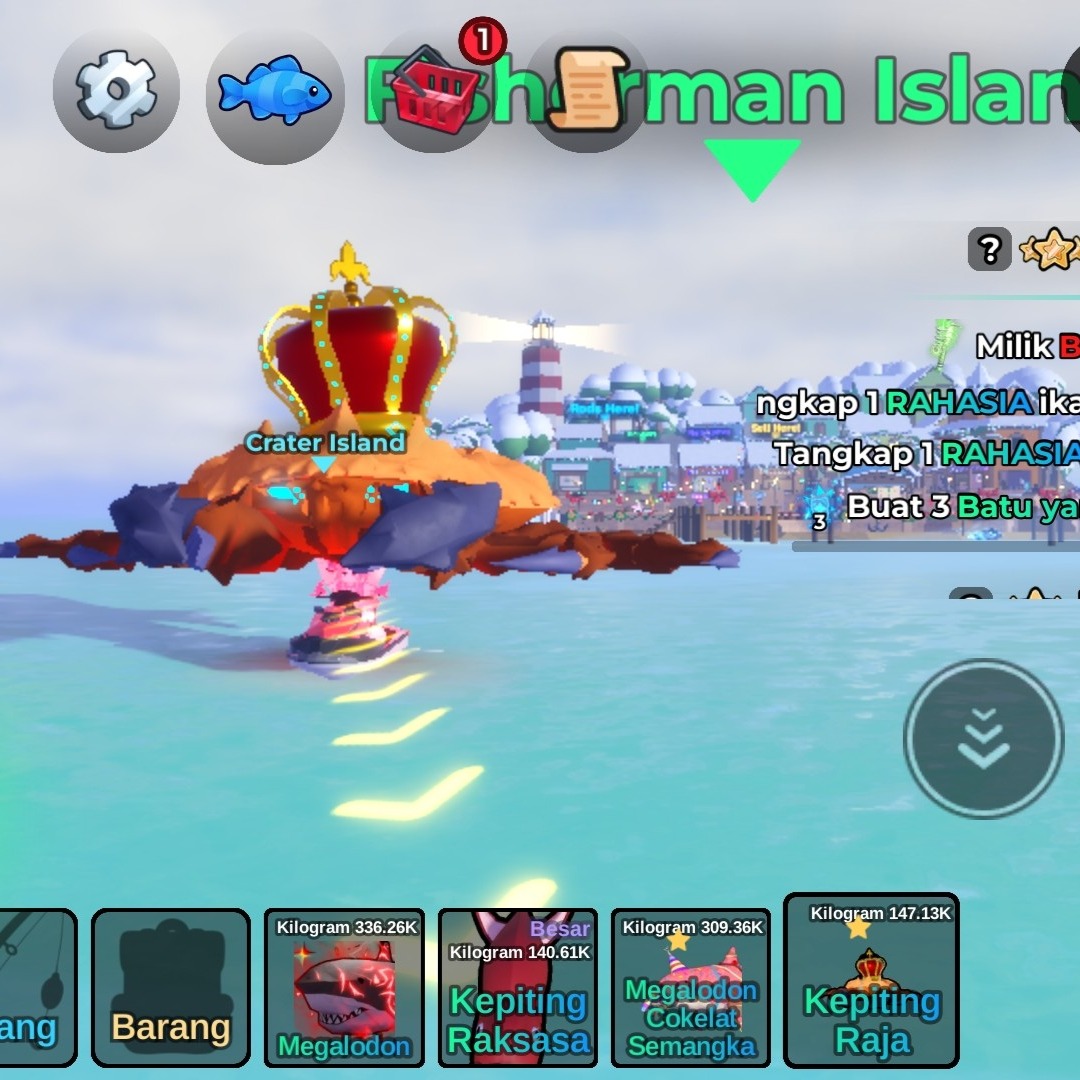
Task: Select the fishing rod hotbar slot
Action: 36,987
